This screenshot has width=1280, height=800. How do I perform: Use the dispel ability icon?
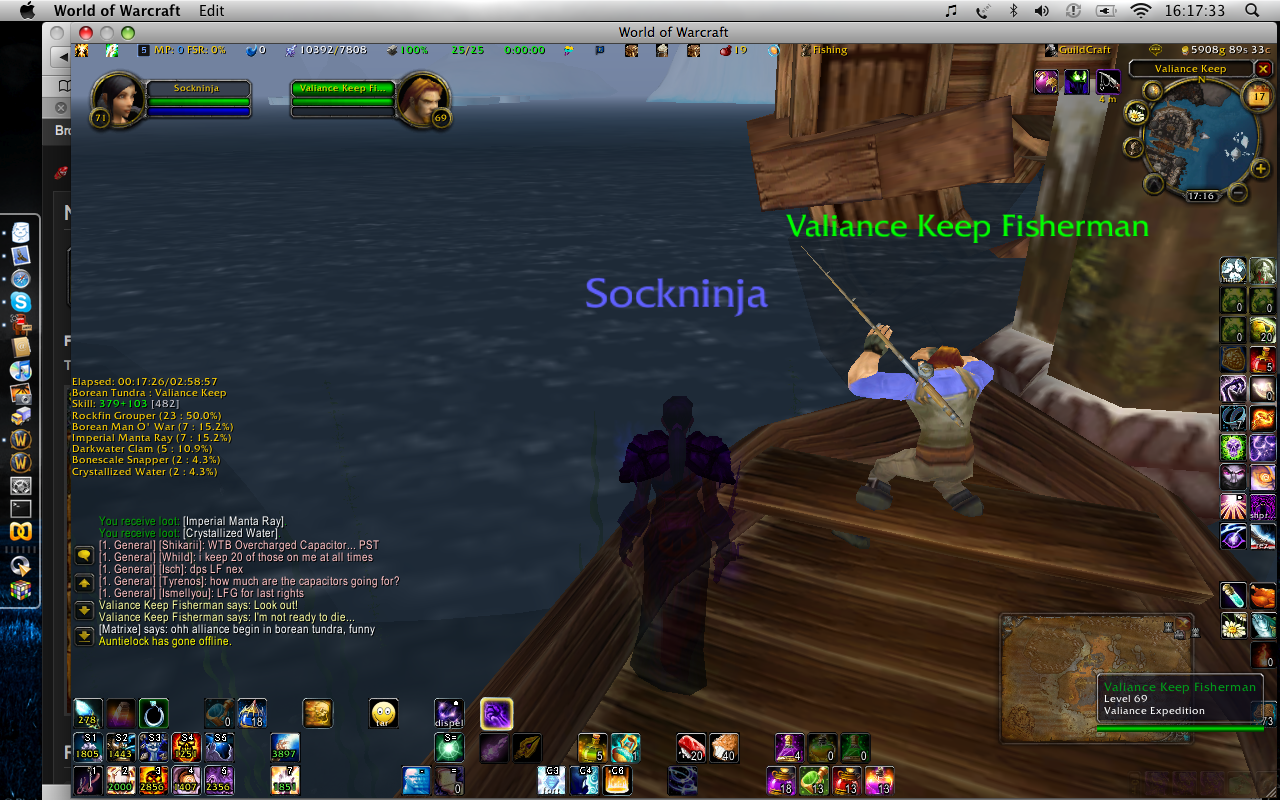(x=449, y=714)
